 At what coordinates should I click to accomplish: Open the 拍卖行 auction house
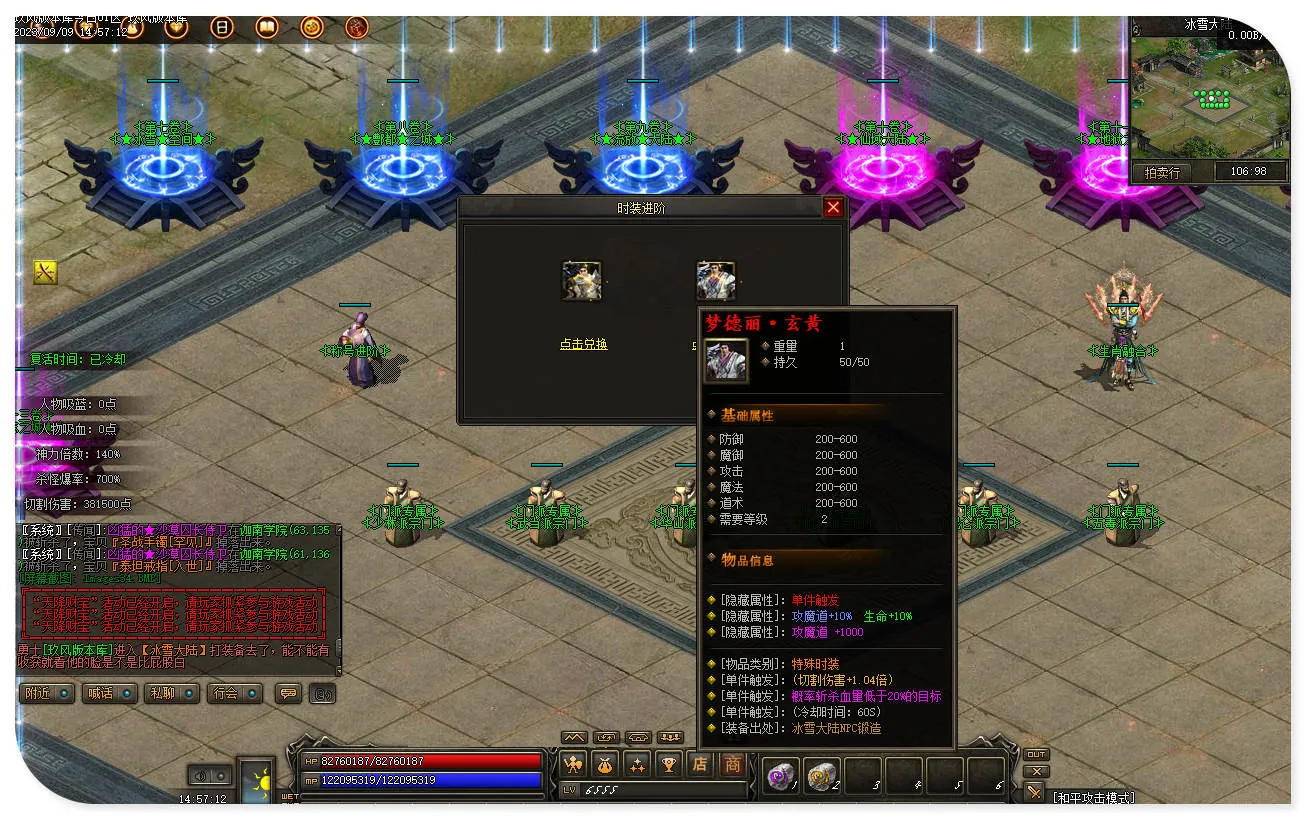[1162, 172]
